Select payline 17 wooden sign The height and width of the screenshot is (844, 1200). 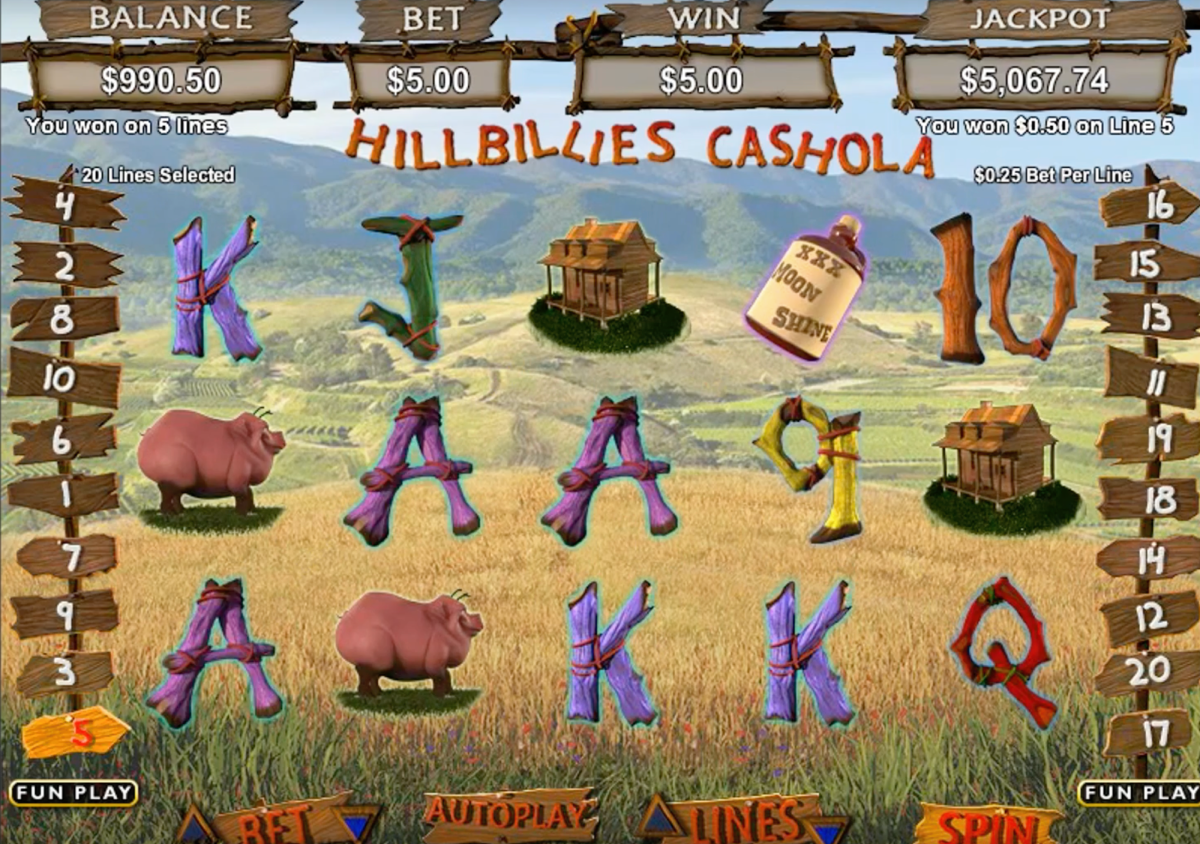1148,733
